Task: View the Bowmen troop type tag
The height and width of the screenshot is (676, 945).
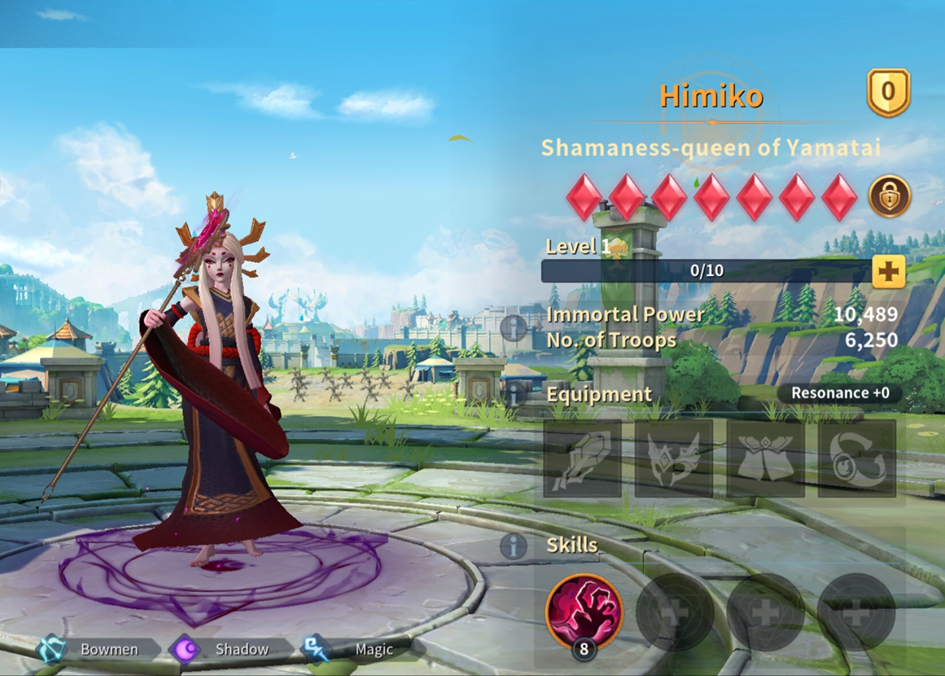Action: [97, 649]
